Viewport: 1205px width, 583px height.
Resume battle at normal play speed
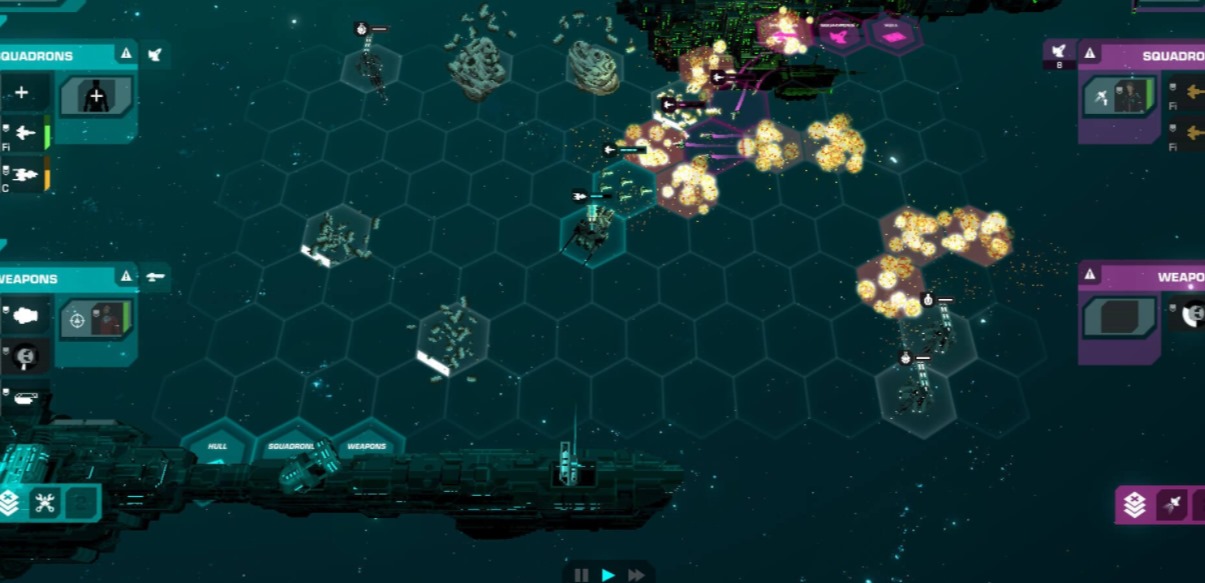[608, 575]
